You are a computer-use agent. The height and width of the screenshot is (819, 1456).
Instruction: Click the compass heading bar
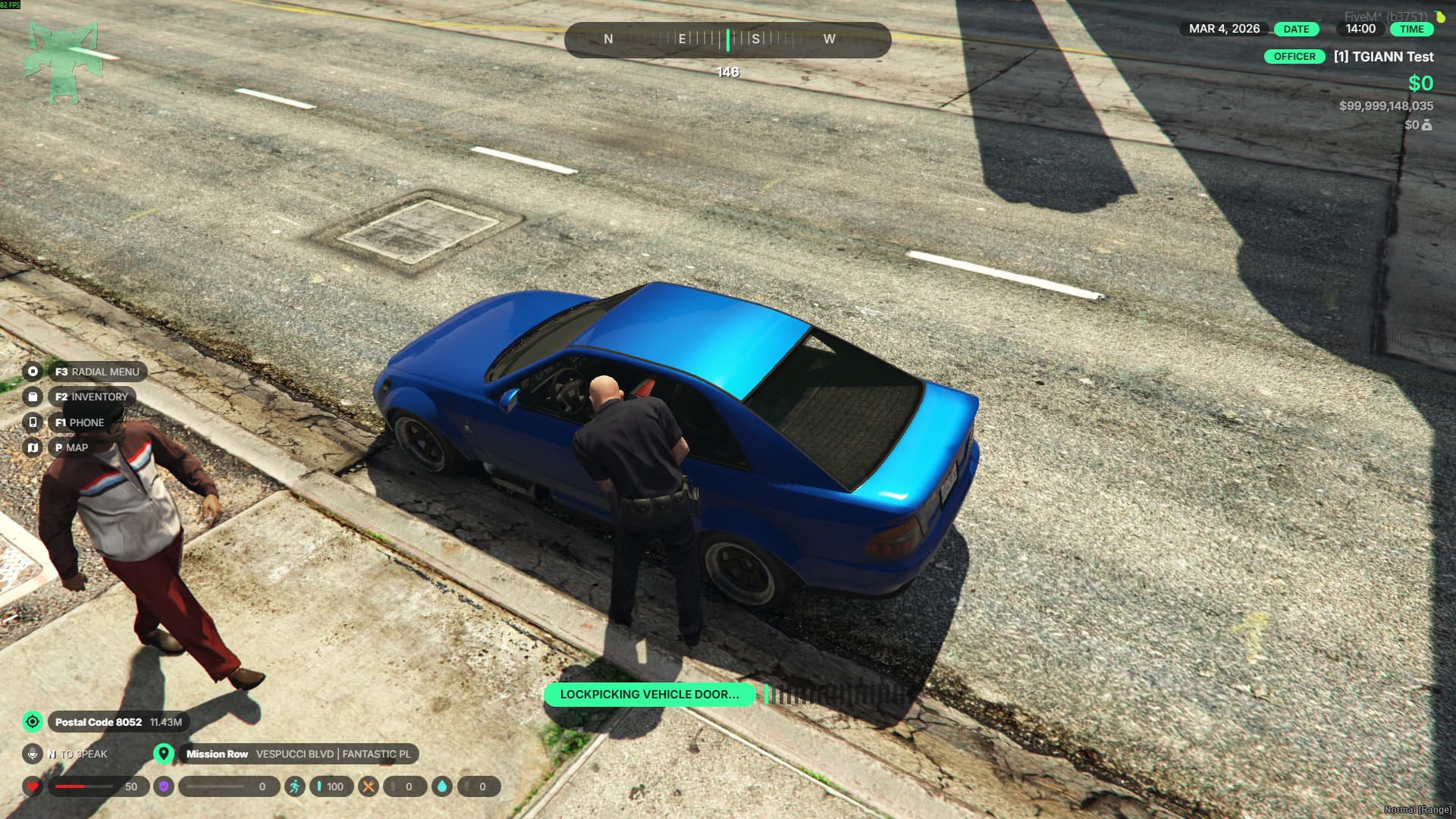(x=727, y=39)
